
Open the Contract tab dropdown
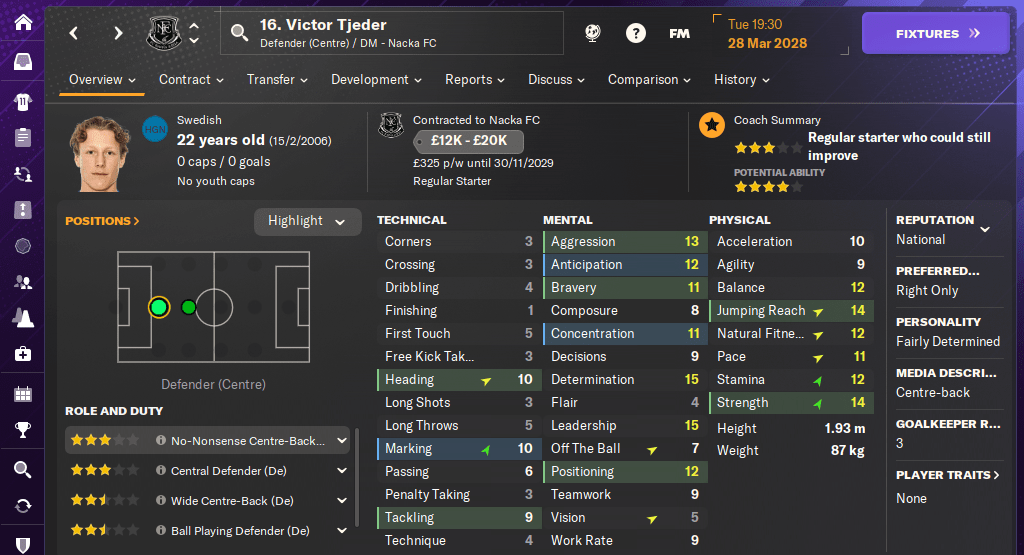click(x=191, y=80)
